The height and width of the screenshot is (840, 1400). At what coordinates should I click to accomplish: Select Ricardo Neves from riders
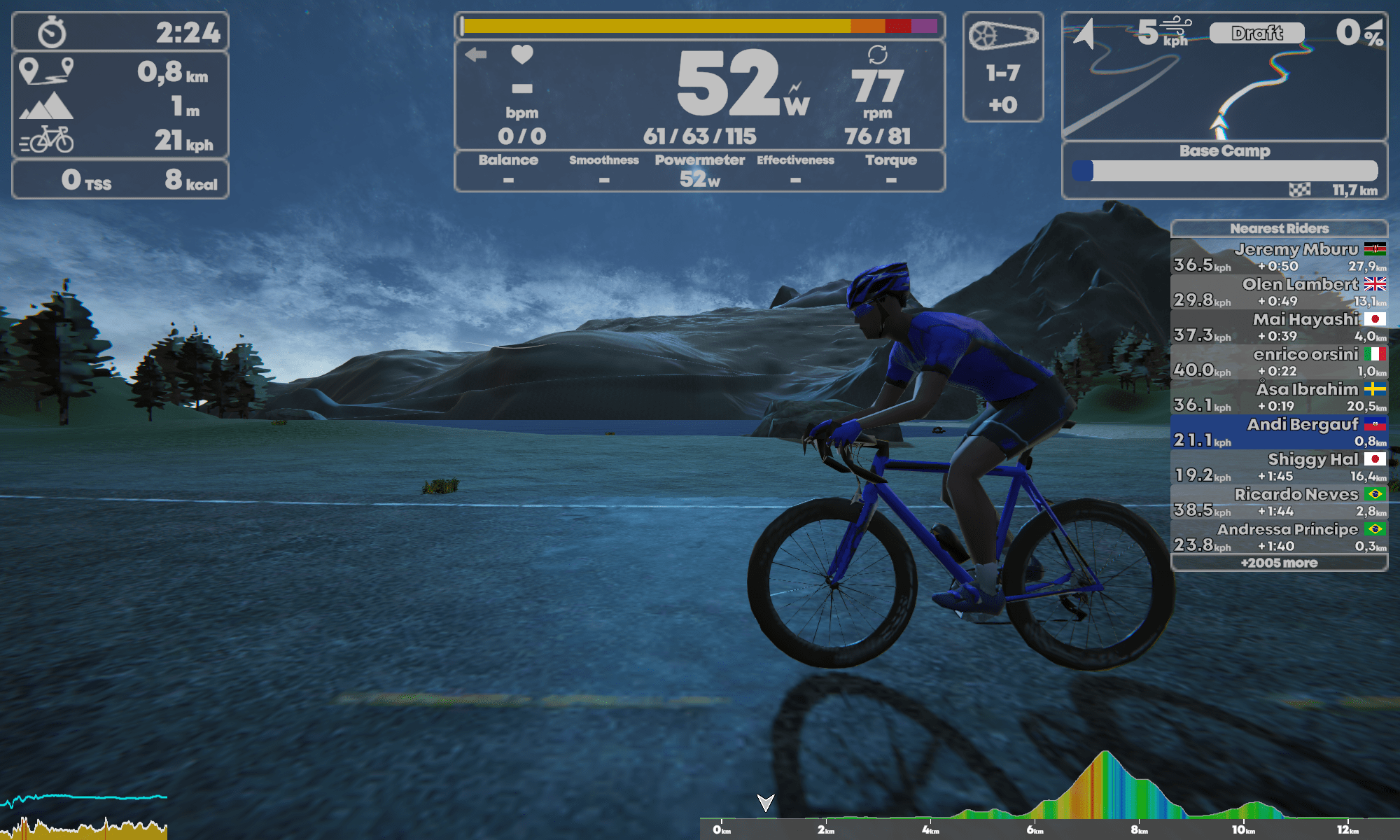pyautogui.click(x=1279, y=502)
